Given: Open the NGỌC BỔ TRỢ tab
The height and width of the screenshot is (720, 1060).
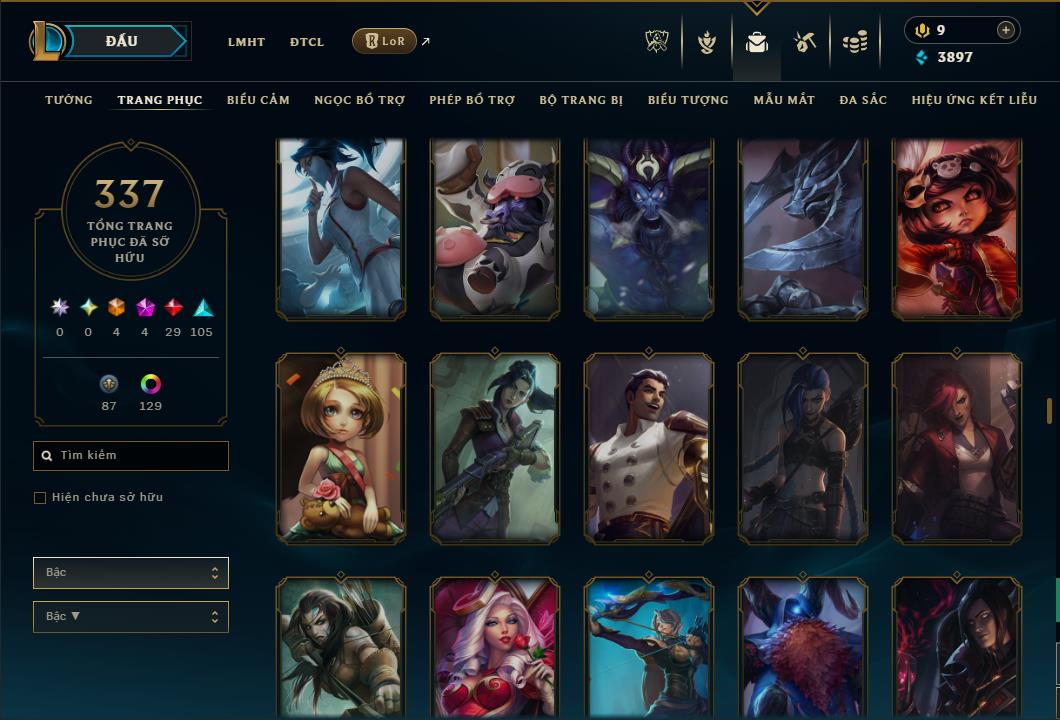Looking at the screenshot, I should point(359,100).
